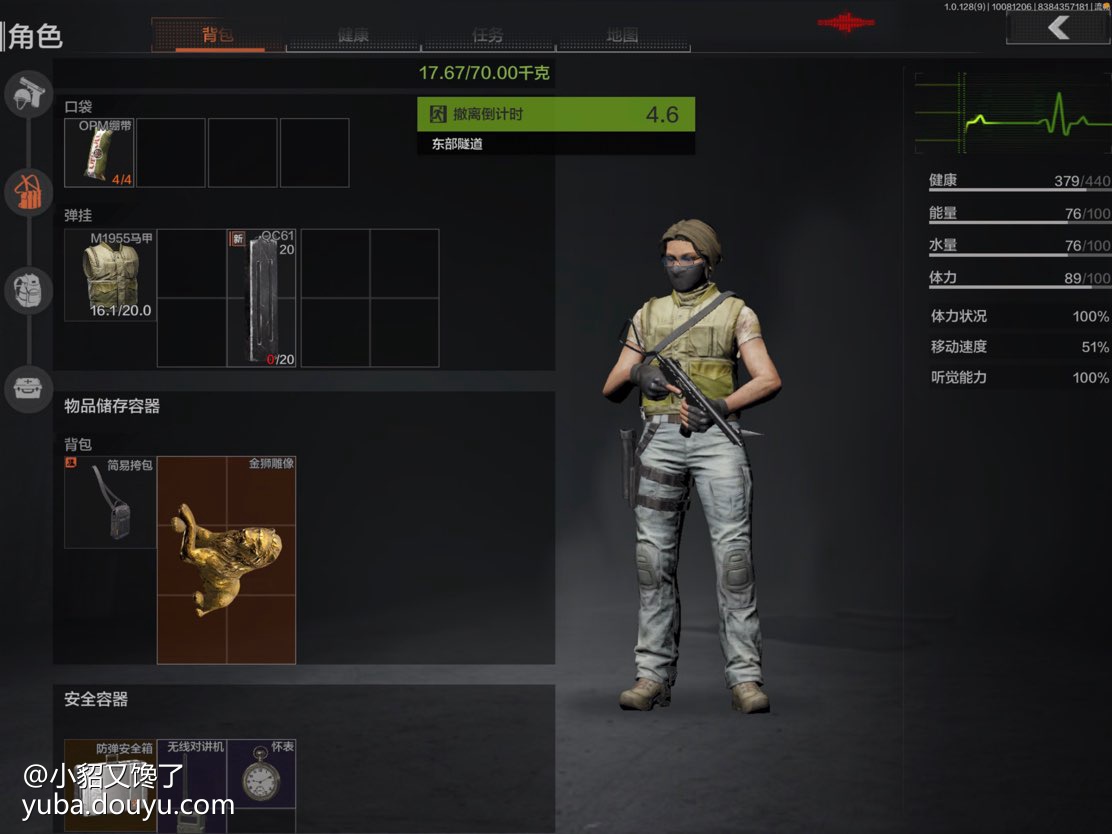Choose the golden lion statue item

coord(226,560)
